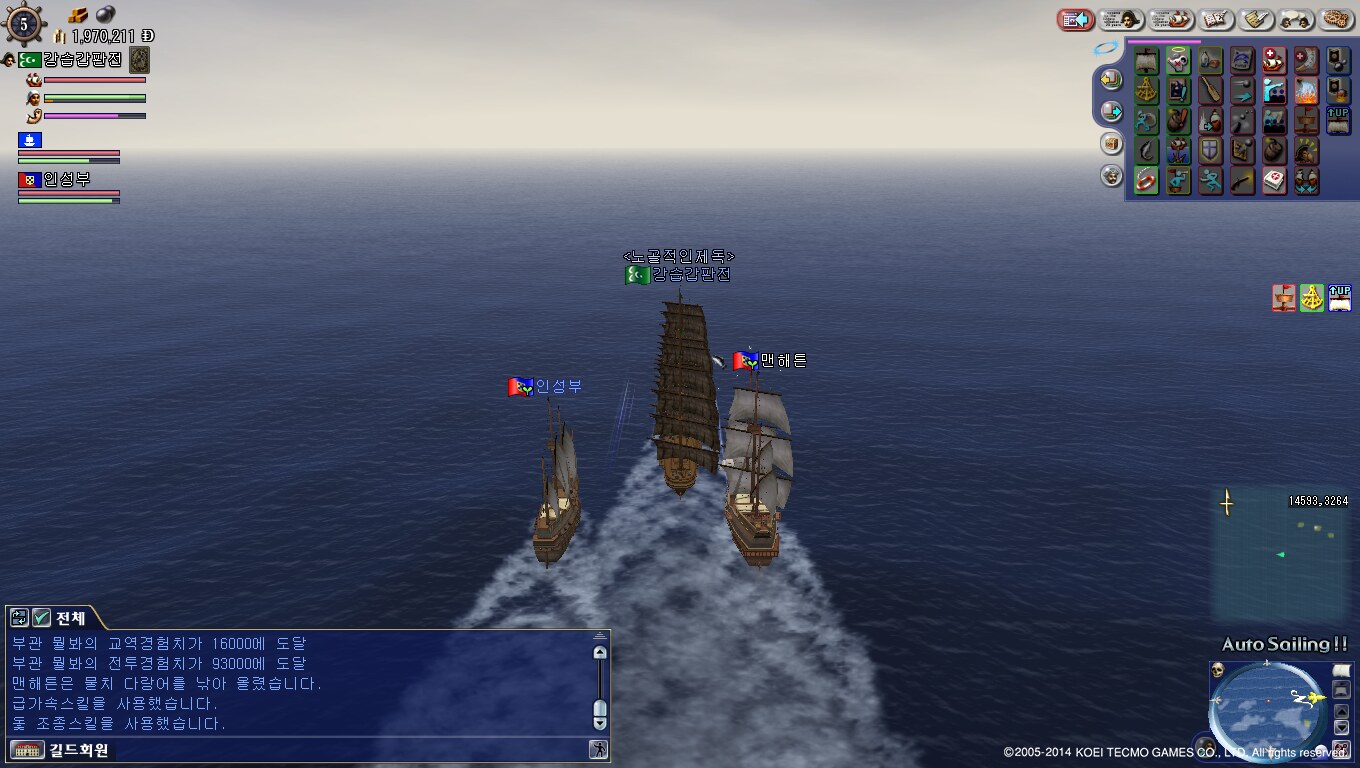The width and height of the screenshot is (1360, 768).
Task: Open the gears settings menu
Action: [1336, 20]
